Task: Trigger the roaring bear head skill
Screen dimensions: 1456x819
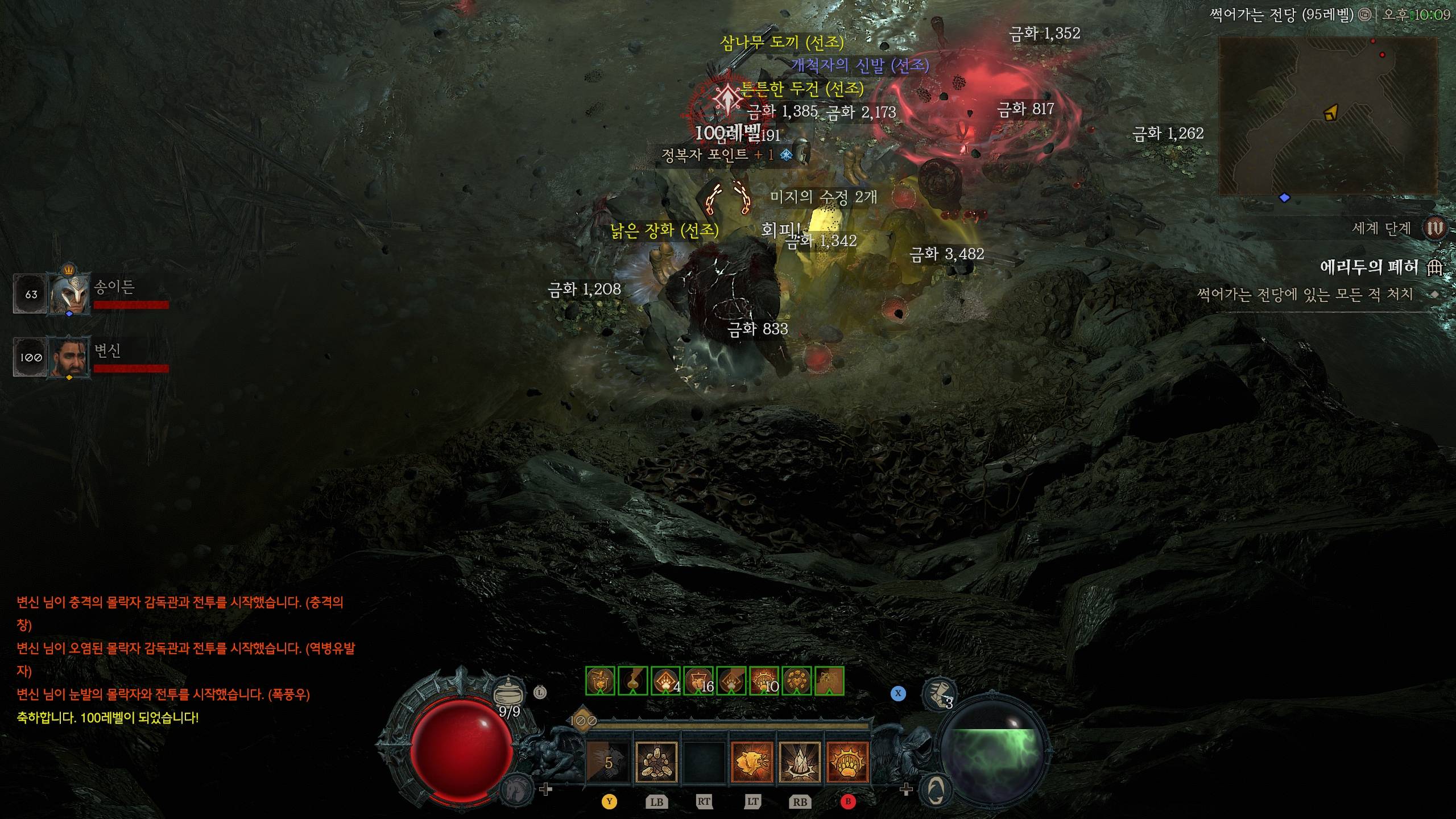Action: [x=752, y=763]
